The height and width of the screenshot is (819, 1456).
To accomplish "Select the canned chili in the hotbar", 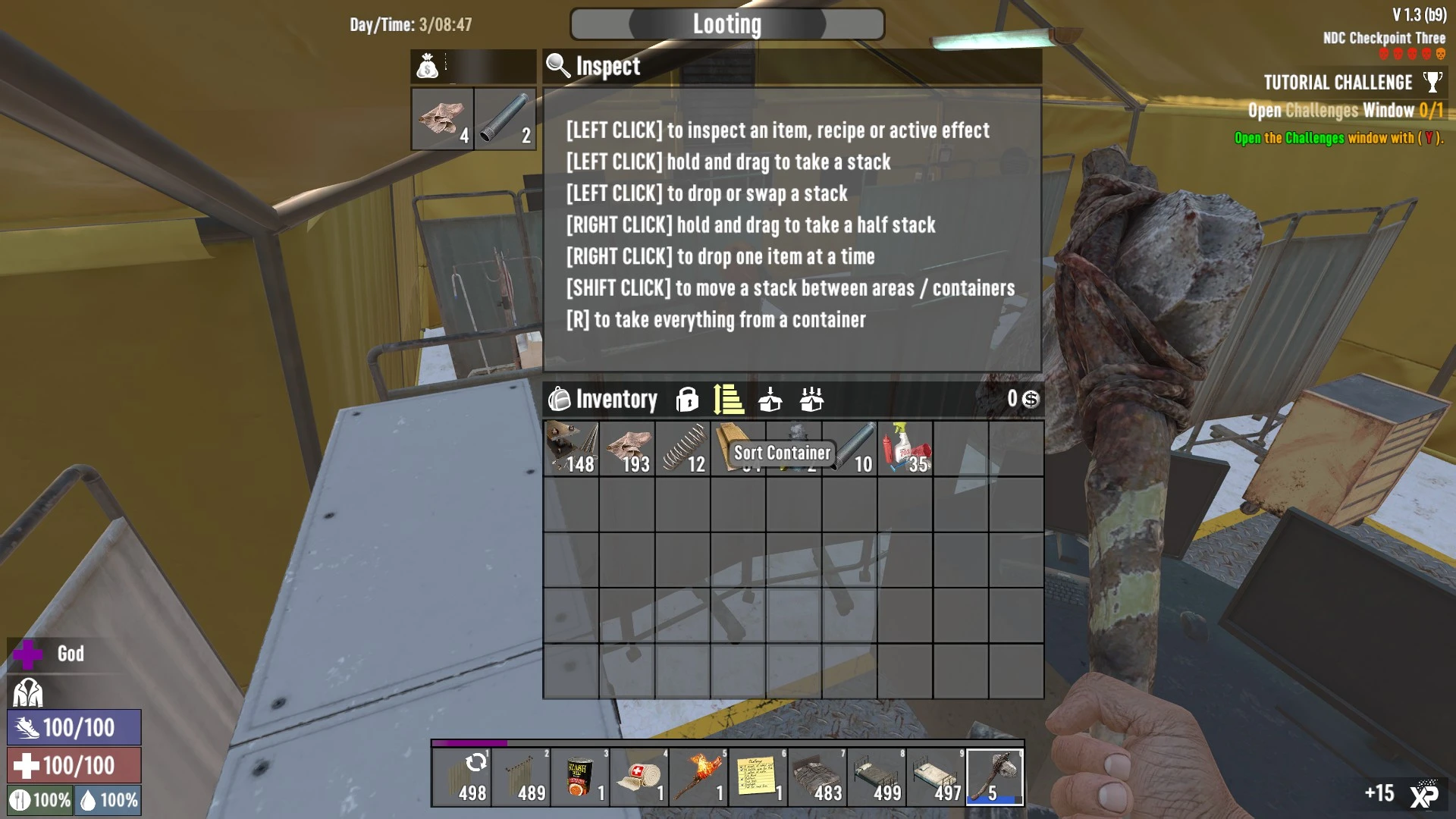I will [581, 778].
